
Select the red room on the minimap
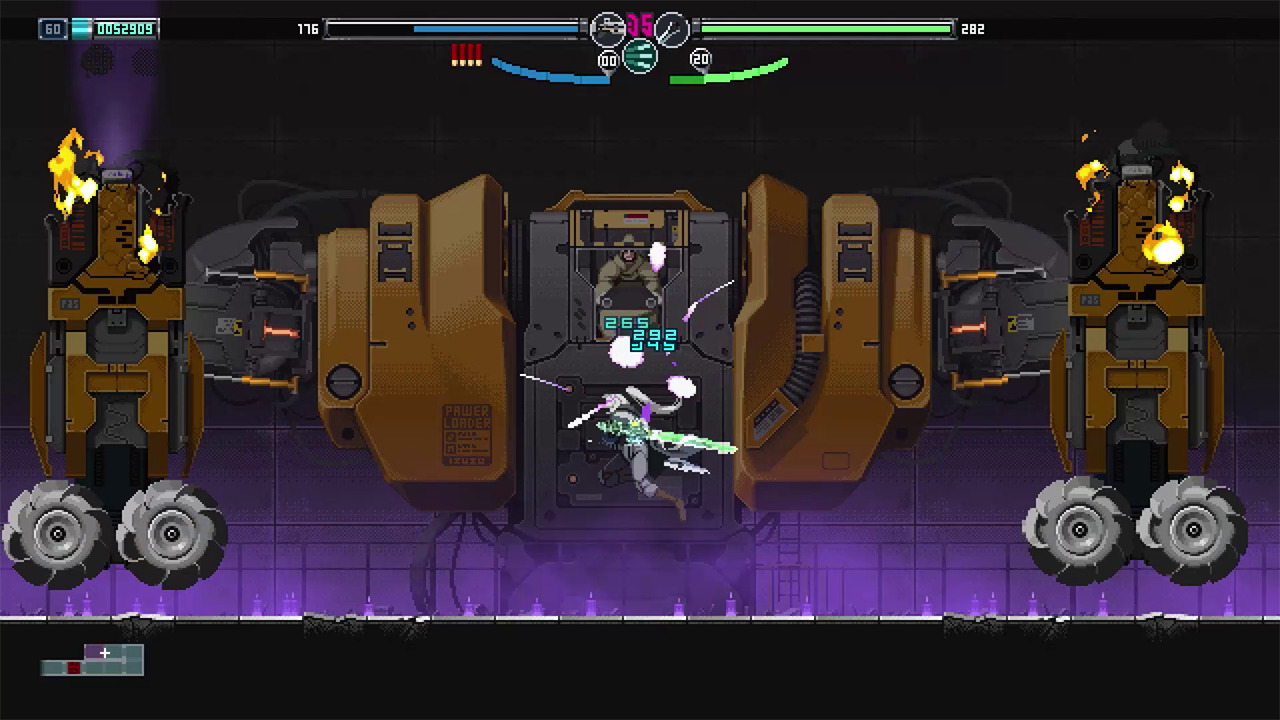(73, 667)
